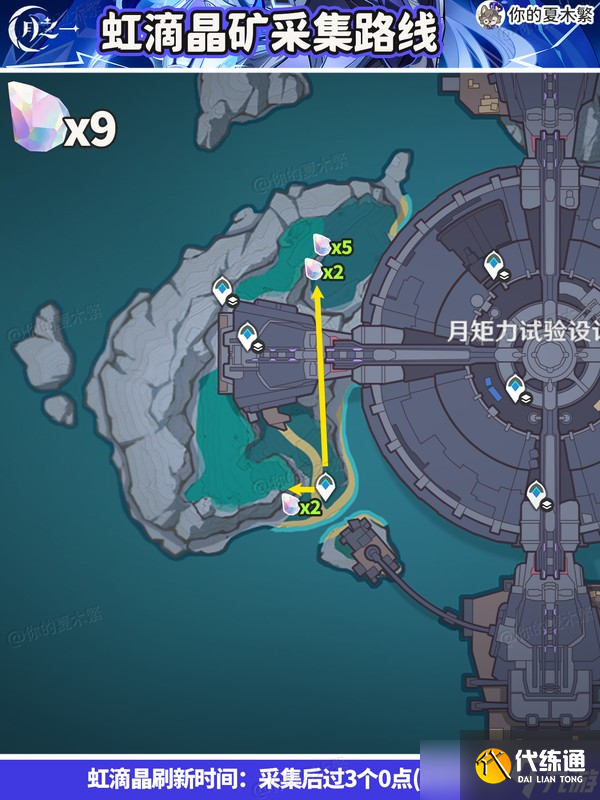Select the x2 crystal marker at the short left arrow's tip

291,505
